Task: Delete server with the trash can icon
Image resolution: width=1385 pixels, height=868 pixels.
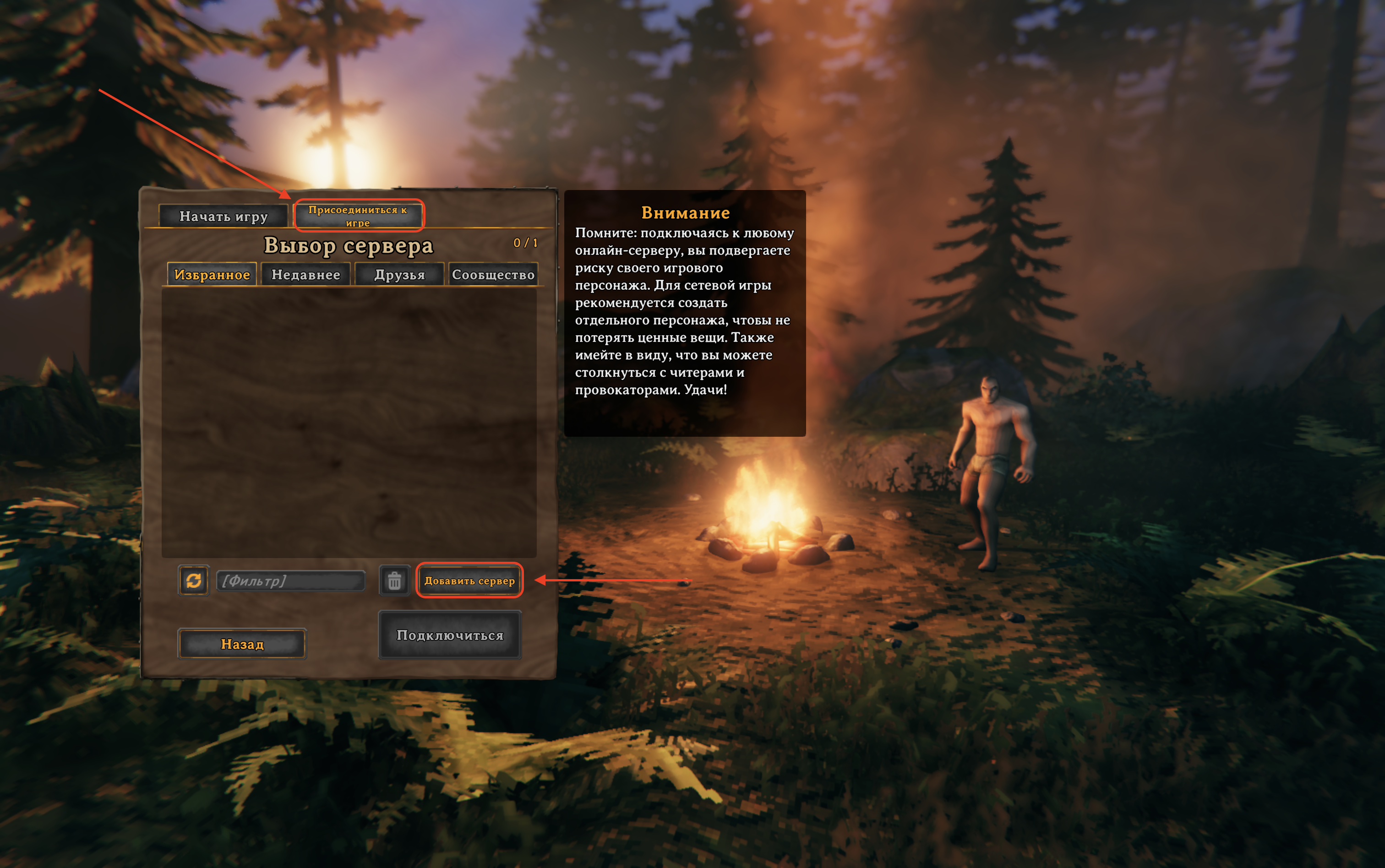Action: click(x=394, y=580)
